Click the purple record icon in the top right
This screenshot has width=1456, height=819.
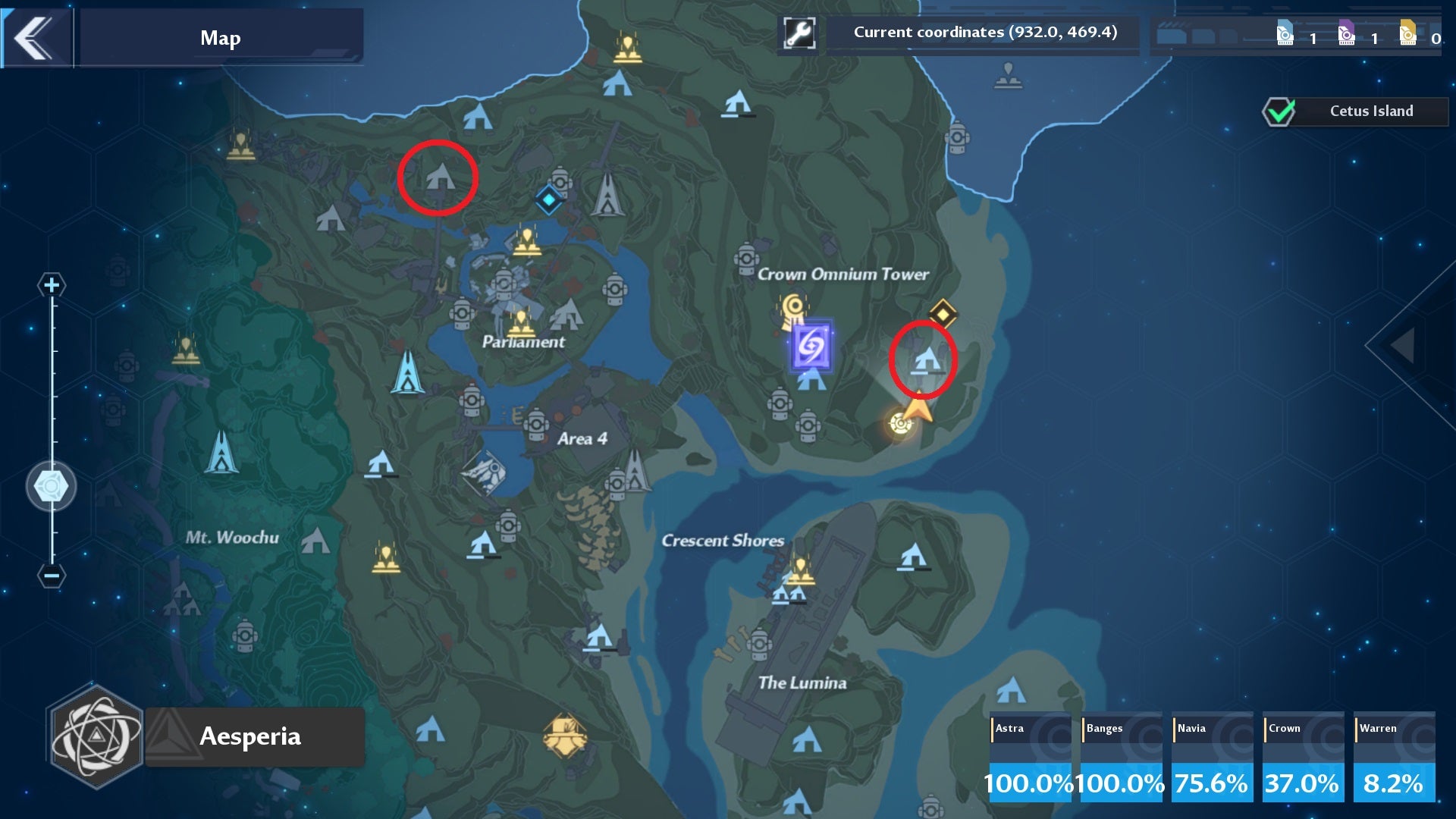click(1348, 33)
